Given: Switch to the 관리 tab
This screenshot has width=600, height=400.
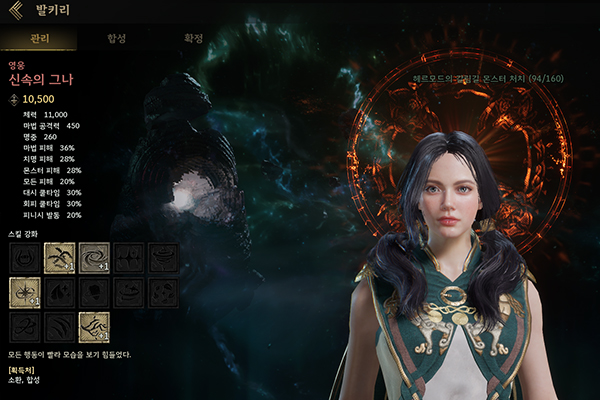Looking at the screenshot, I should click(x=38, y=39).
